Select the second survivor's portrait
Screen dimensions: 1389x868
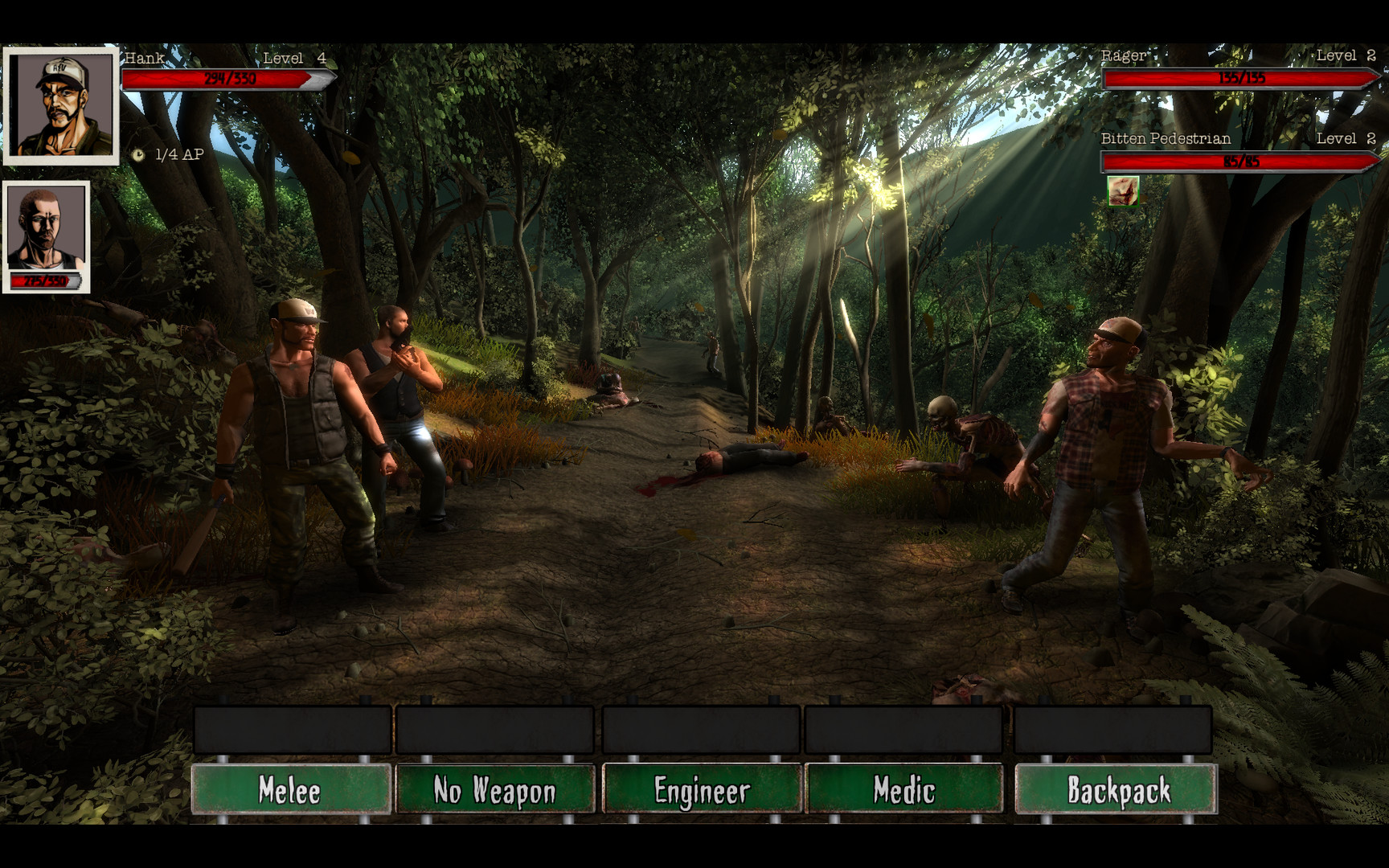pos(46,229)
